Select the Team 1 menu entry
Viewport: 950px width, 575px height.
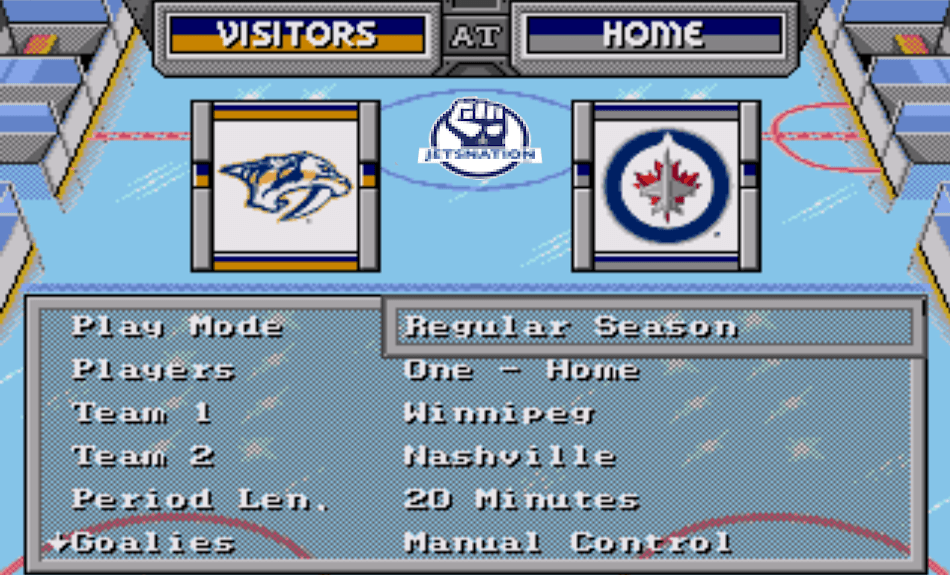[142, 412]
